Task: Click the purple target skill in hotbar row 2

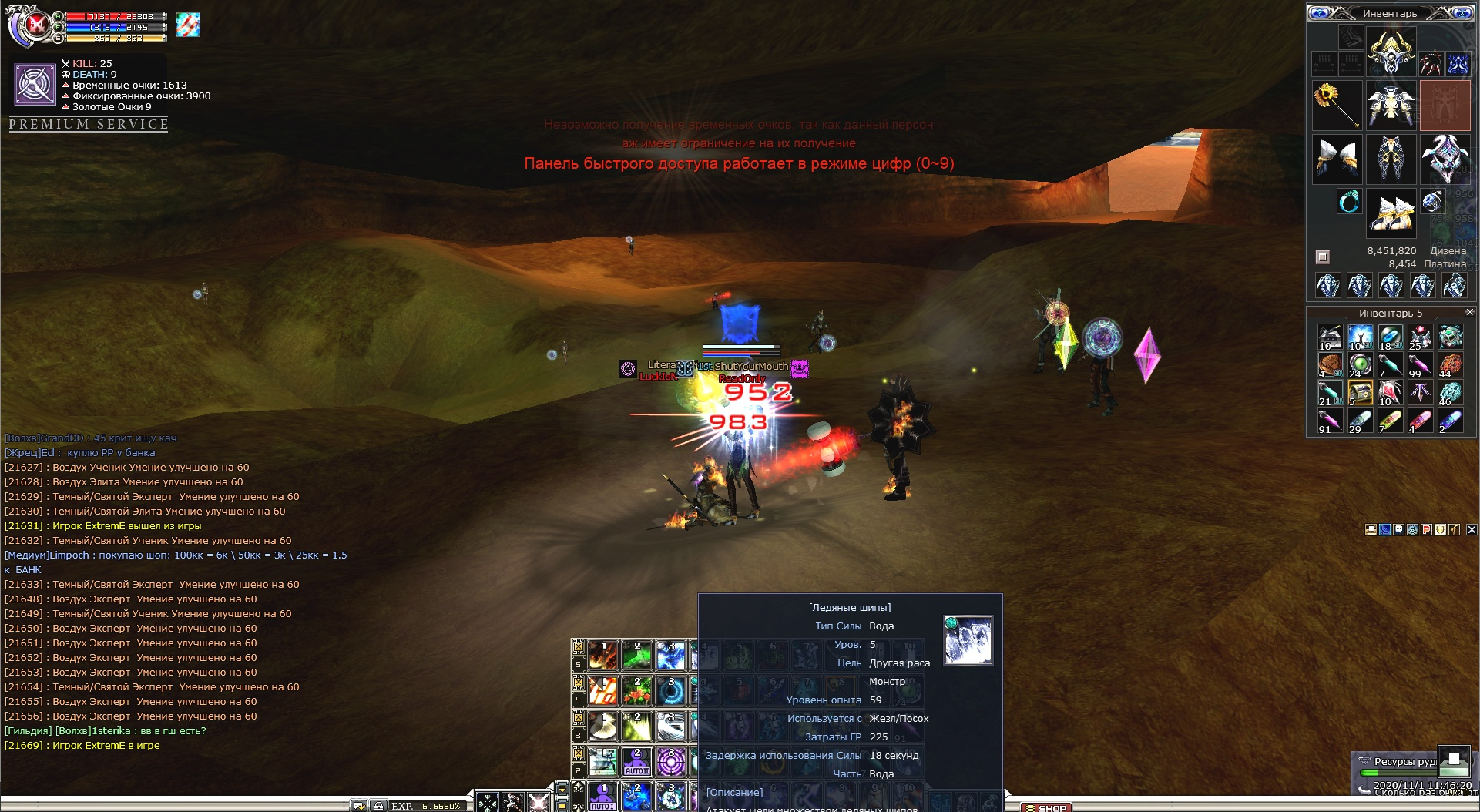Action: (x=670, y=761)
